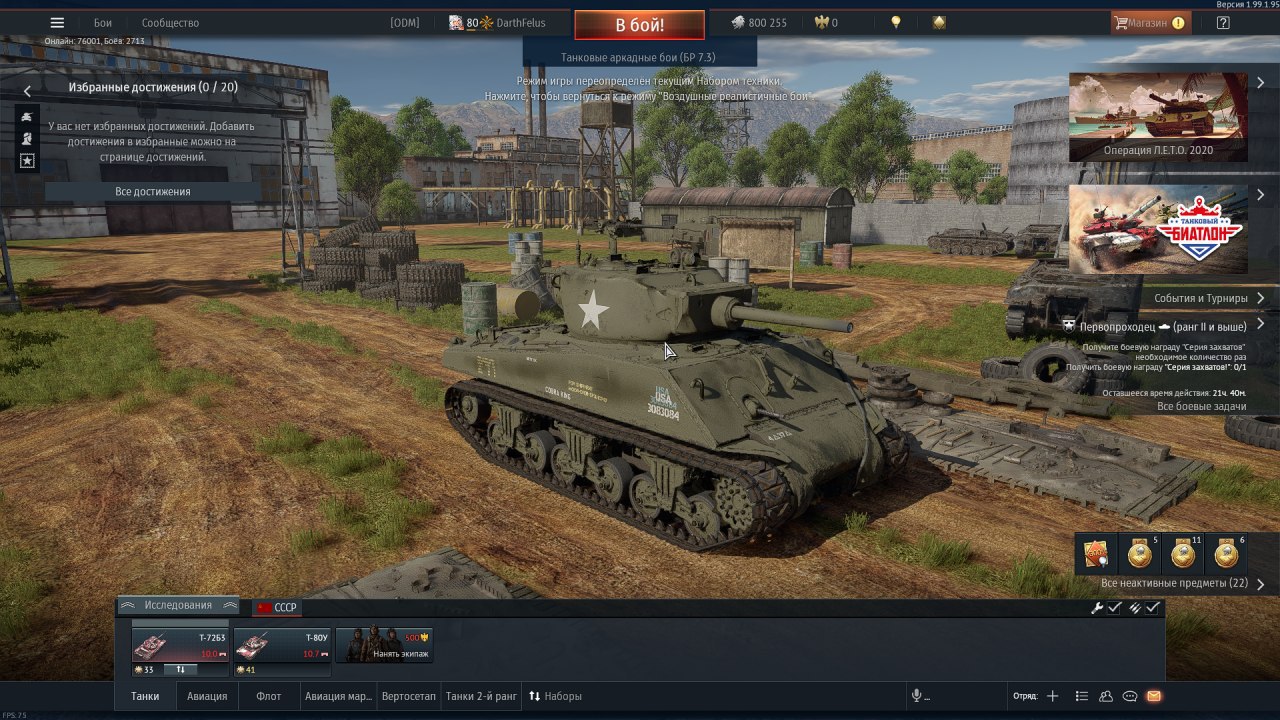
Task: Open the Бои menu
Action: [103, 23]
